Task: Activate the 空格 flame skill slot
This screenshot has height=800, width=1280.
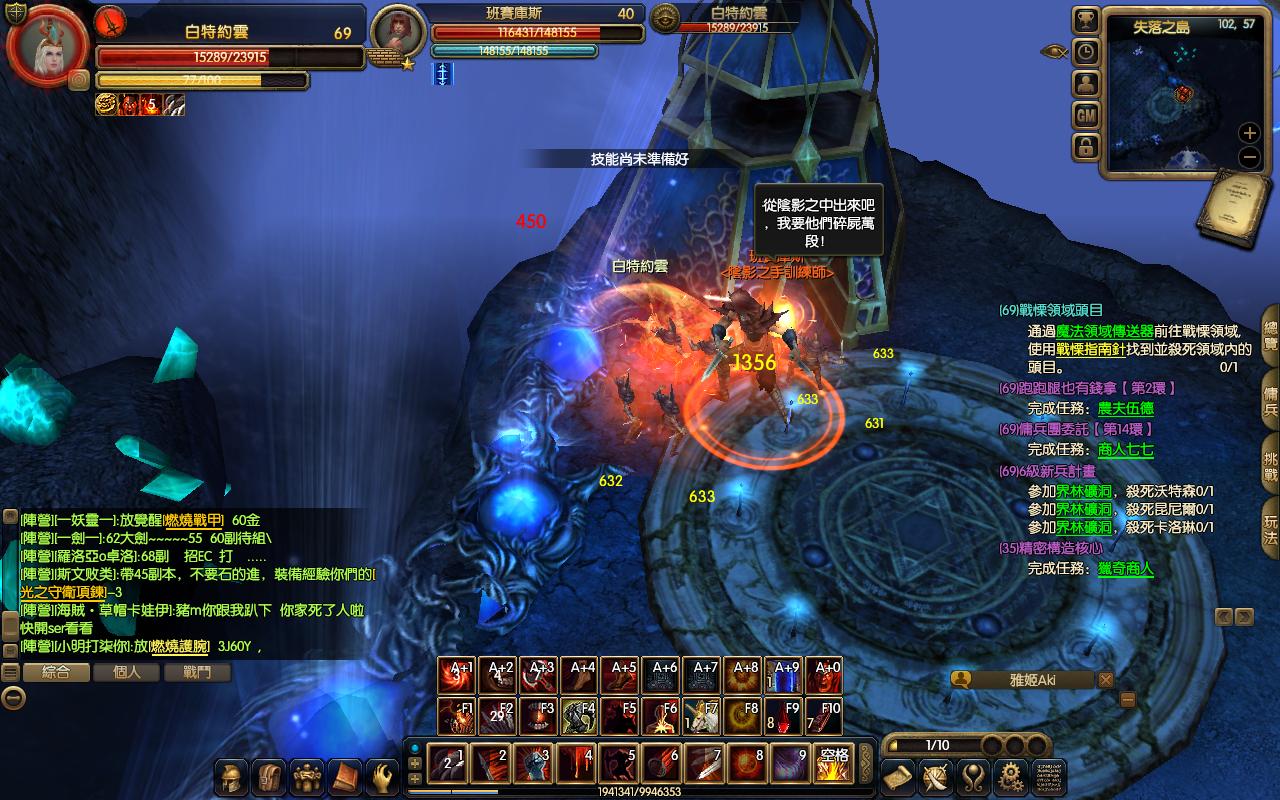Action: click(x=834, y=763)
